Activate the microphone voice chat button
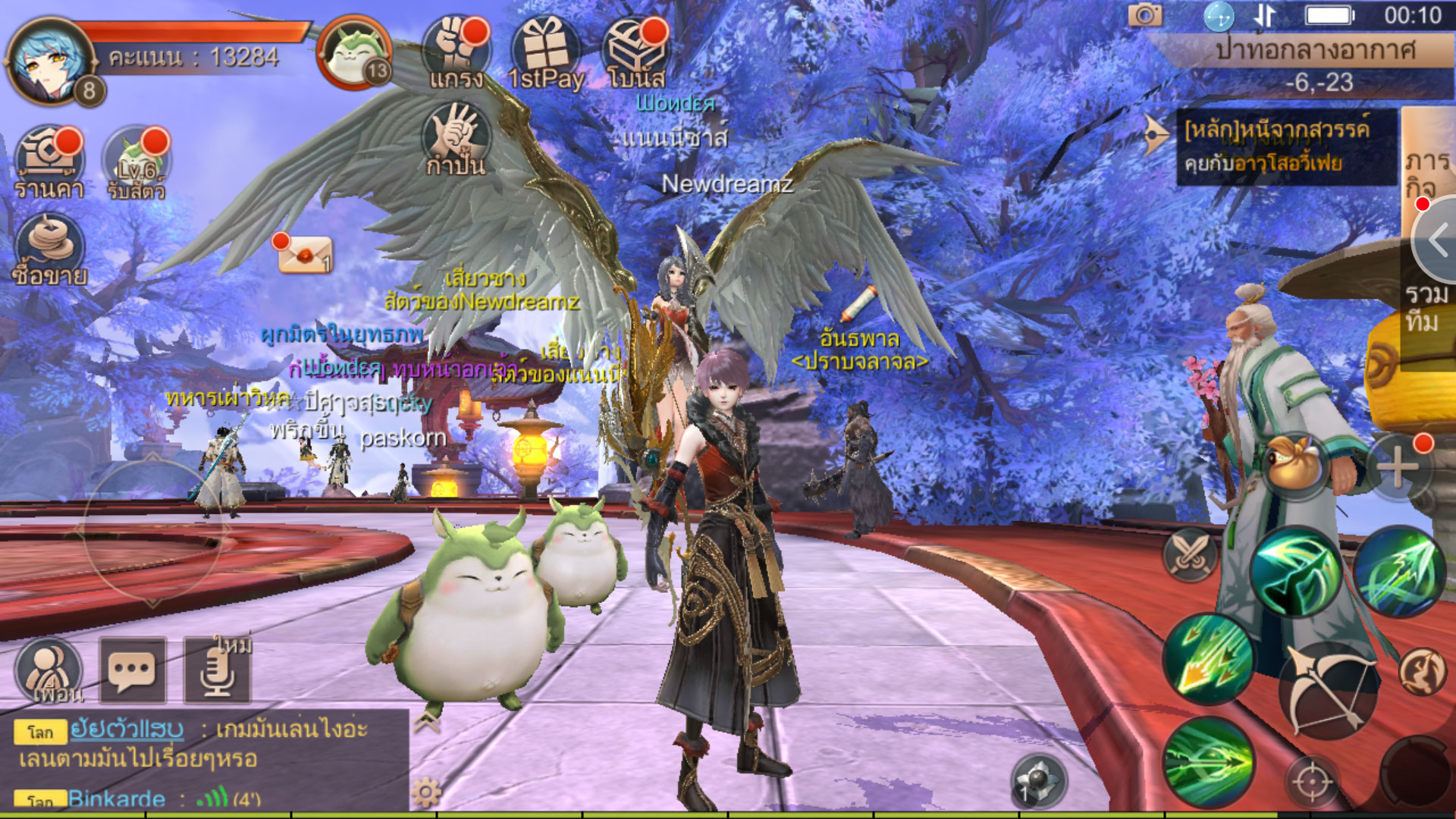This screenshot has height=819, width=1456. [217, 670]
